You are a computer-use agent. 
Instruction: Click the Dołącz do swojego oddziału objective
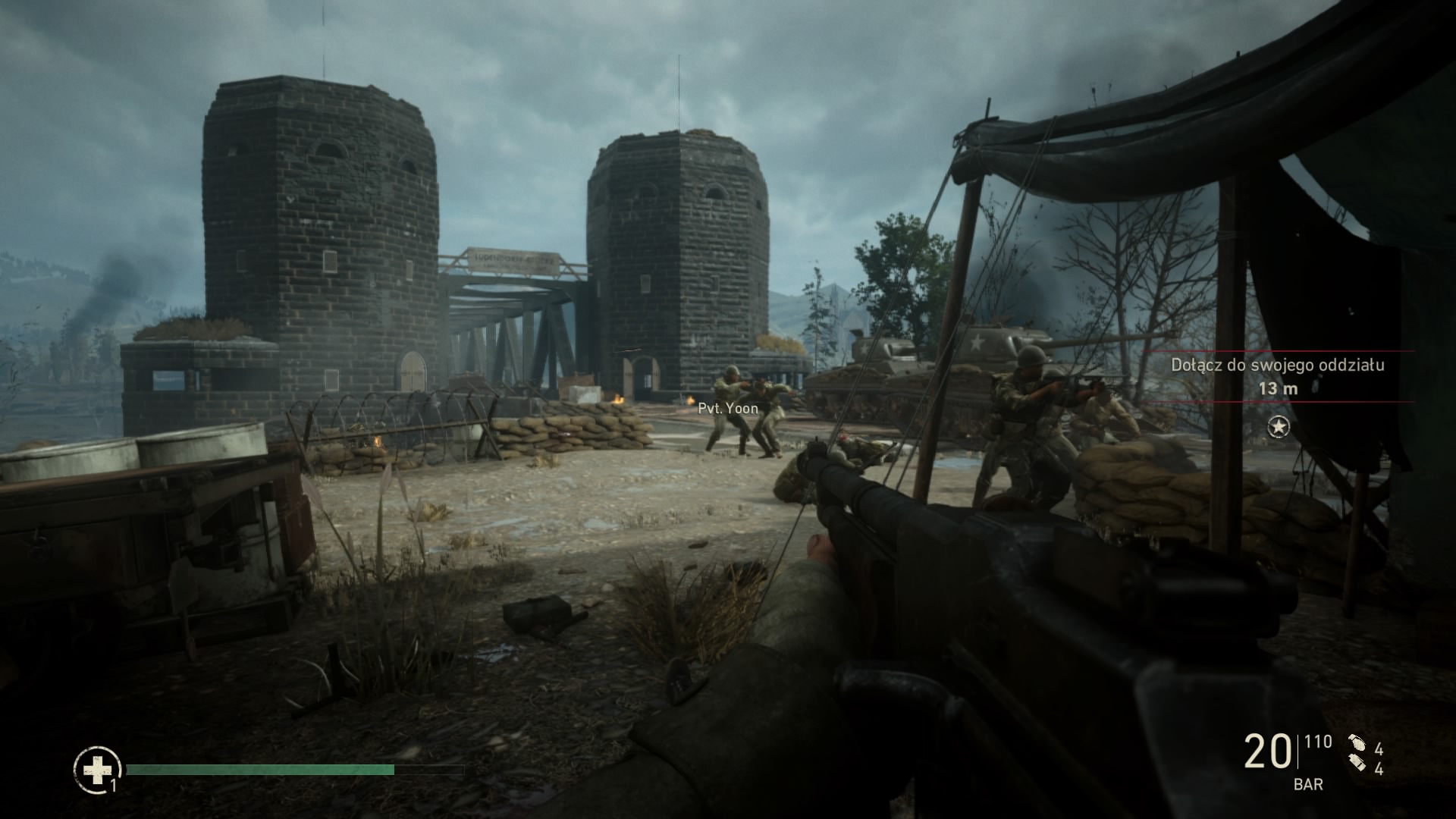(1278, 365)
